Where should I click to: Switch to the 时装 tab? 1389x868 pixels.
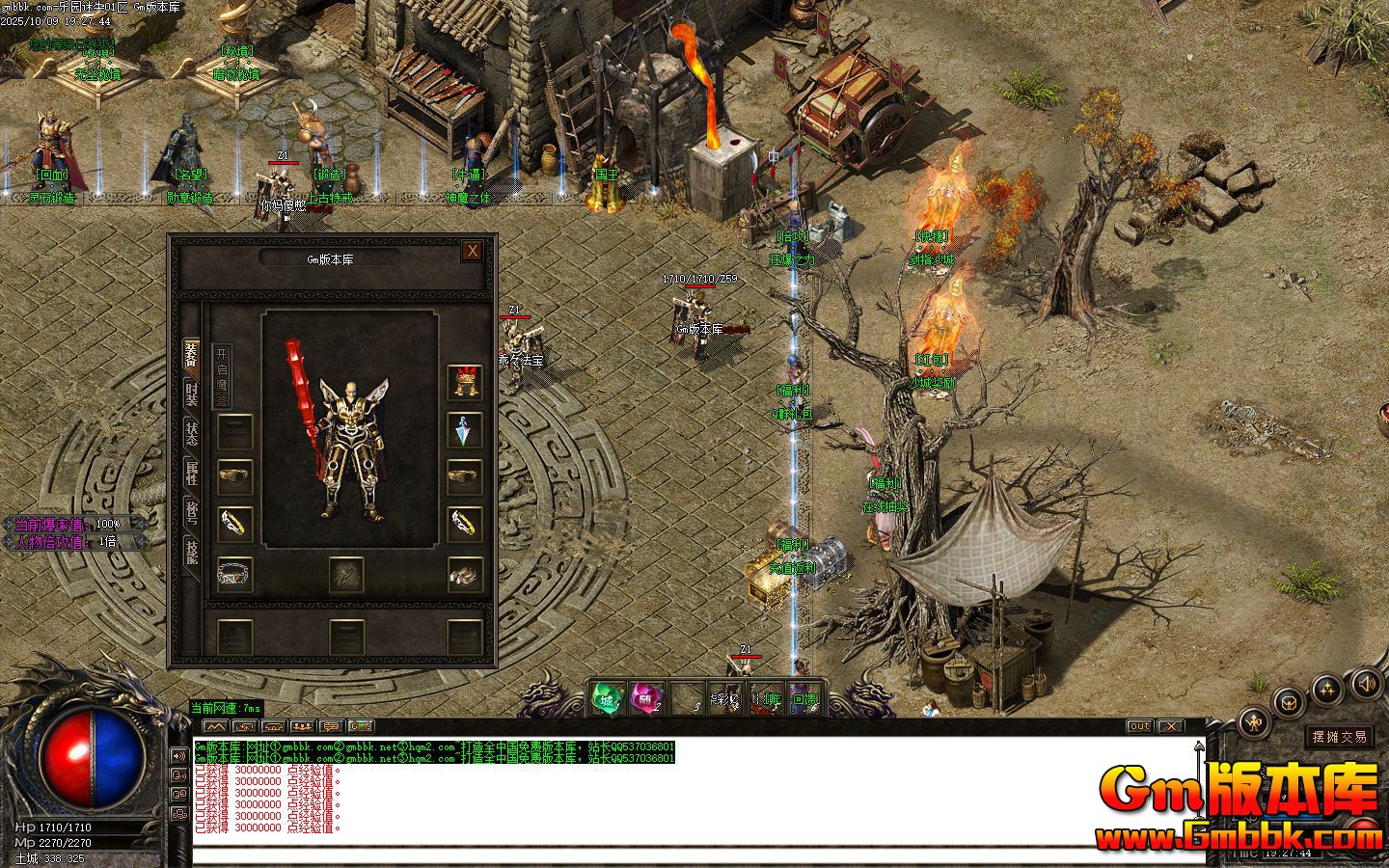[192, 393]
